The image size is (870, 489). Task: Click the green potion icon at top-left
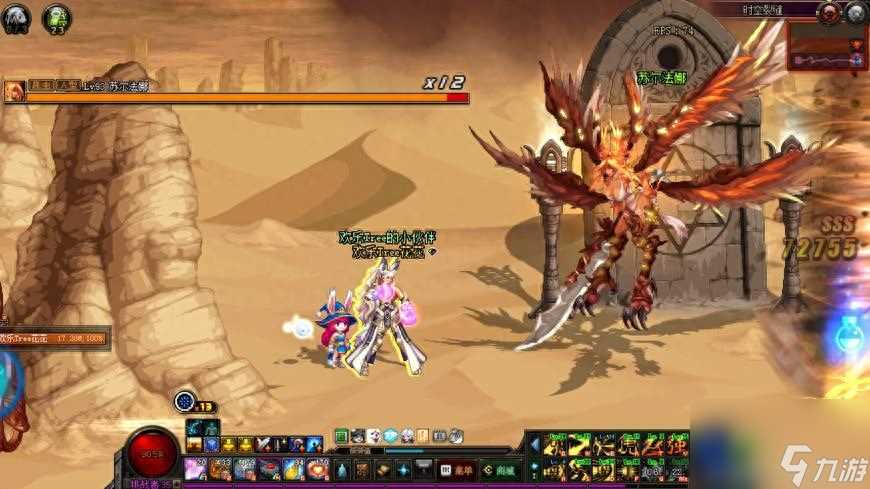coord(57,17)
